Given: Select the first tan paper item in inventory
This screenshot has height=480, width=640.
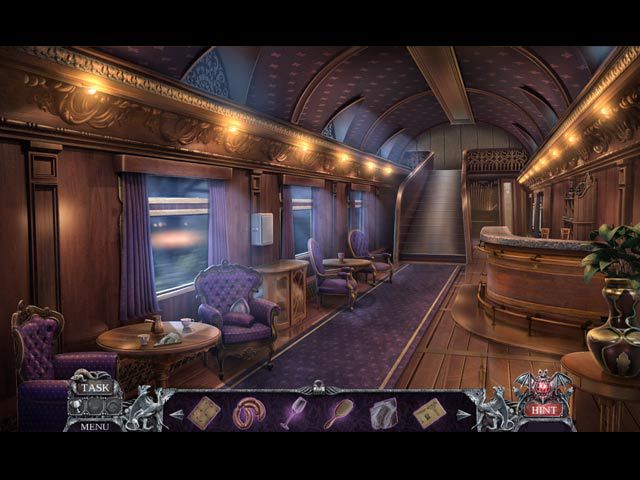Looking at the screenshot, I should tap(203, 412).
